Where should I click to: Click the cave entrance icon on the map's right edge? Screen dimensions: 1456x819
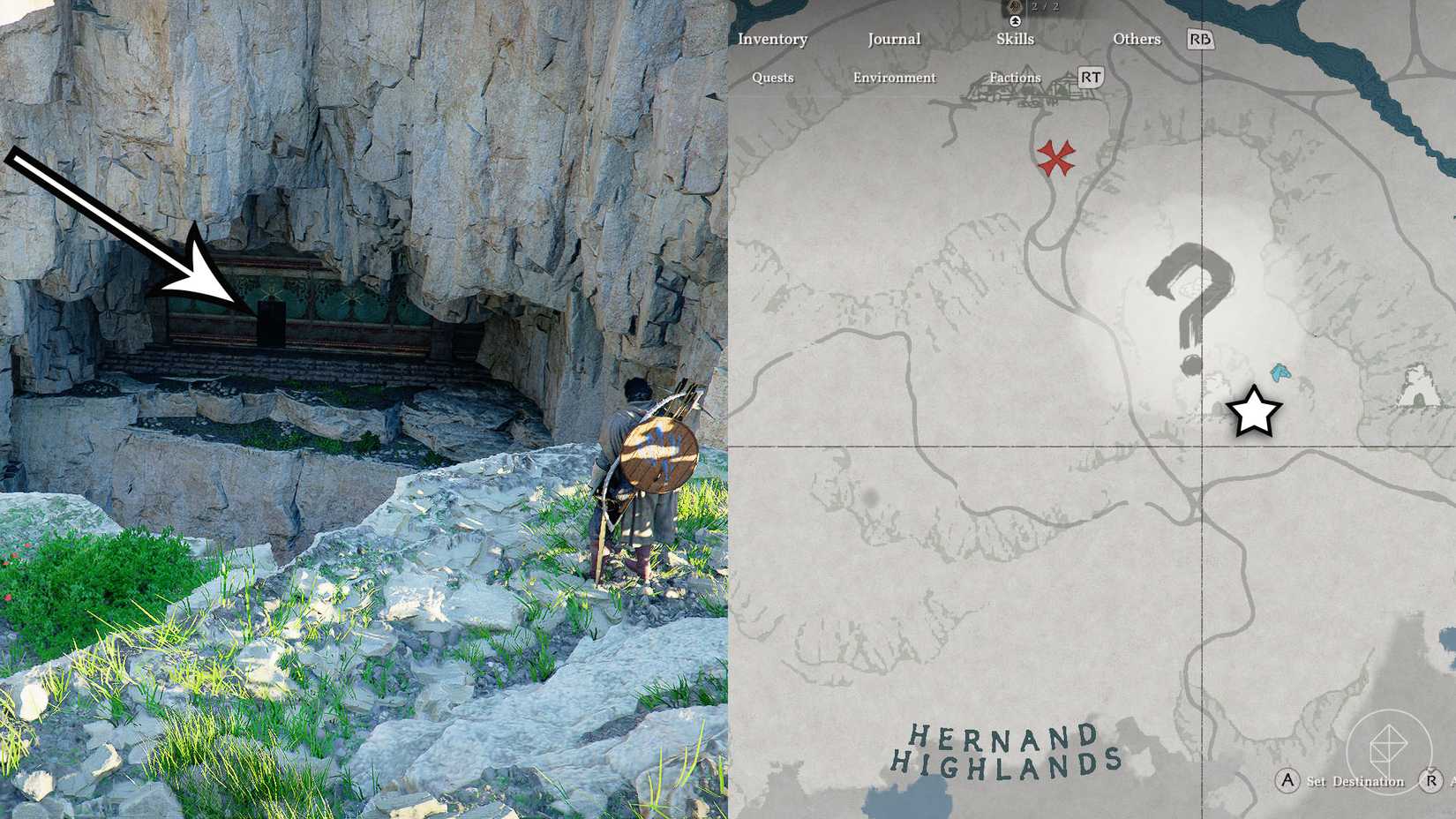[x=1418, y=387]
